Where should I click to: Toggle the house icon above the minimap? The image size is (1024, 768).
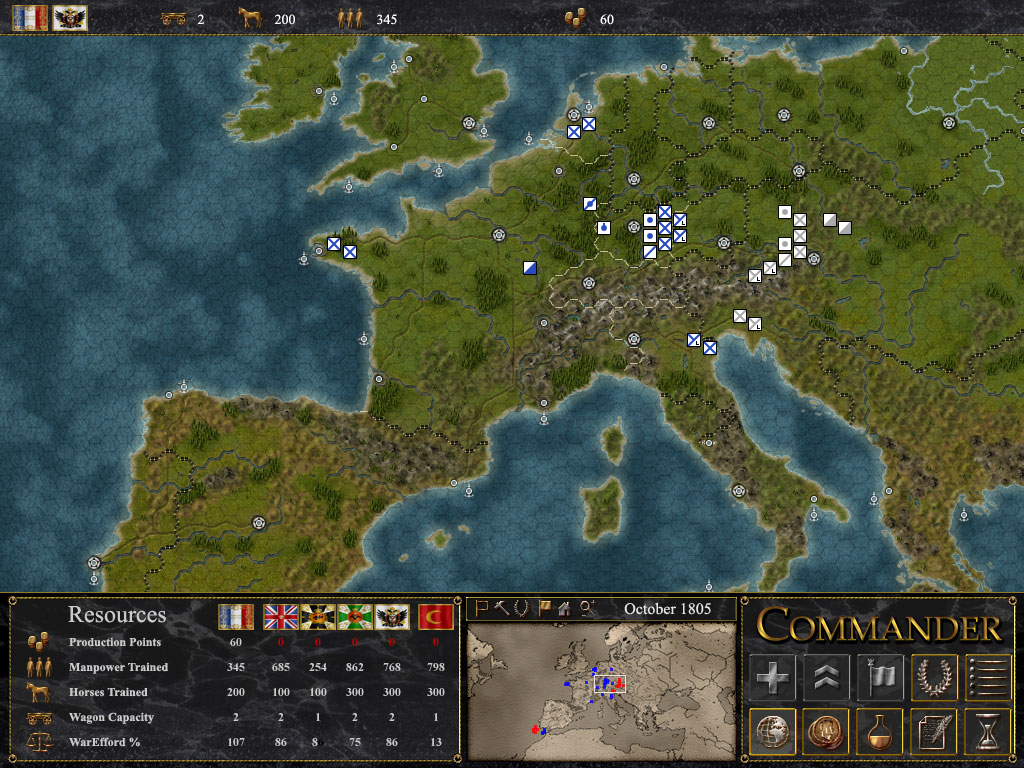564,607
